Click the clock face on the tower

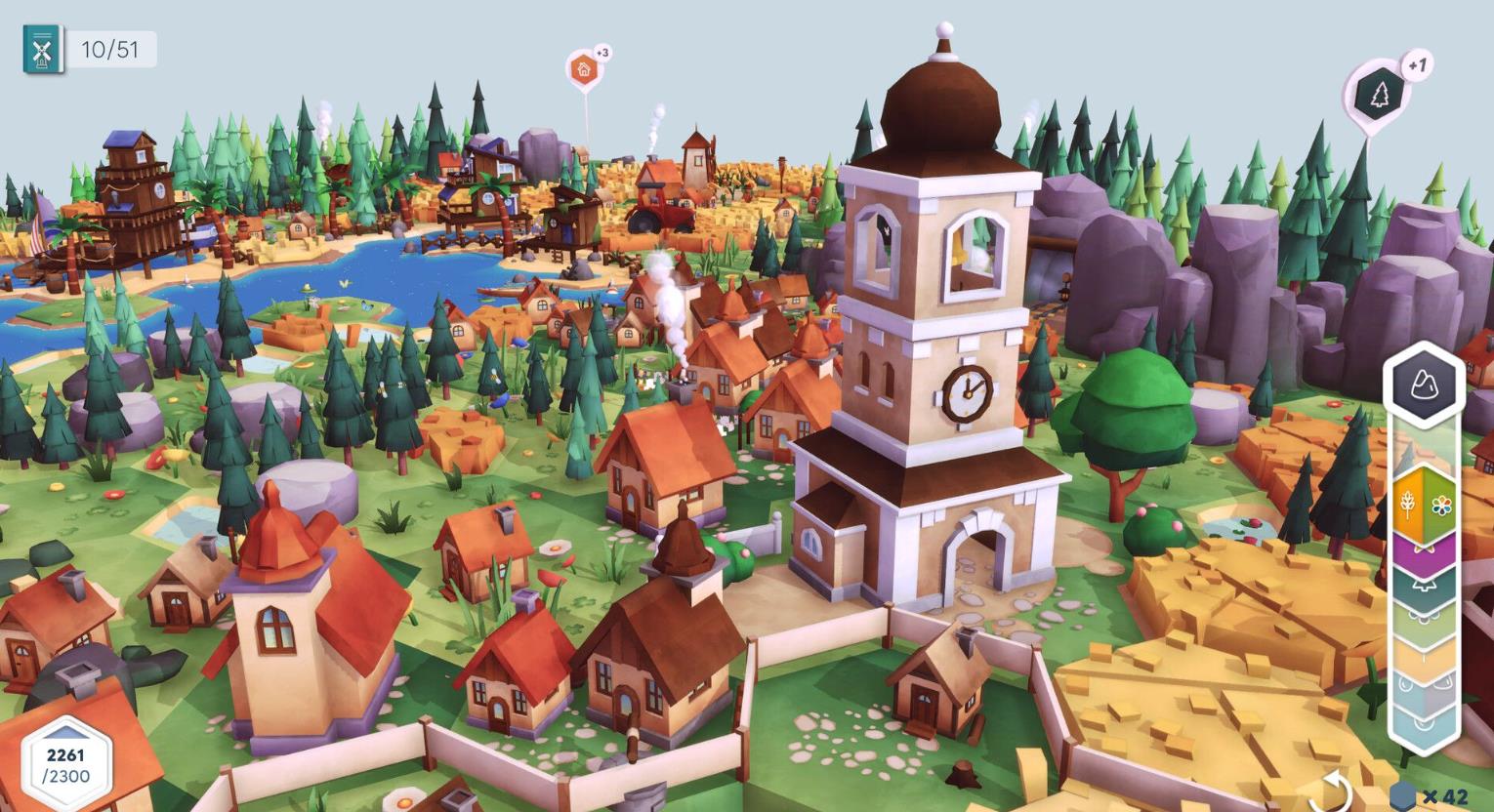click(966, 393)
